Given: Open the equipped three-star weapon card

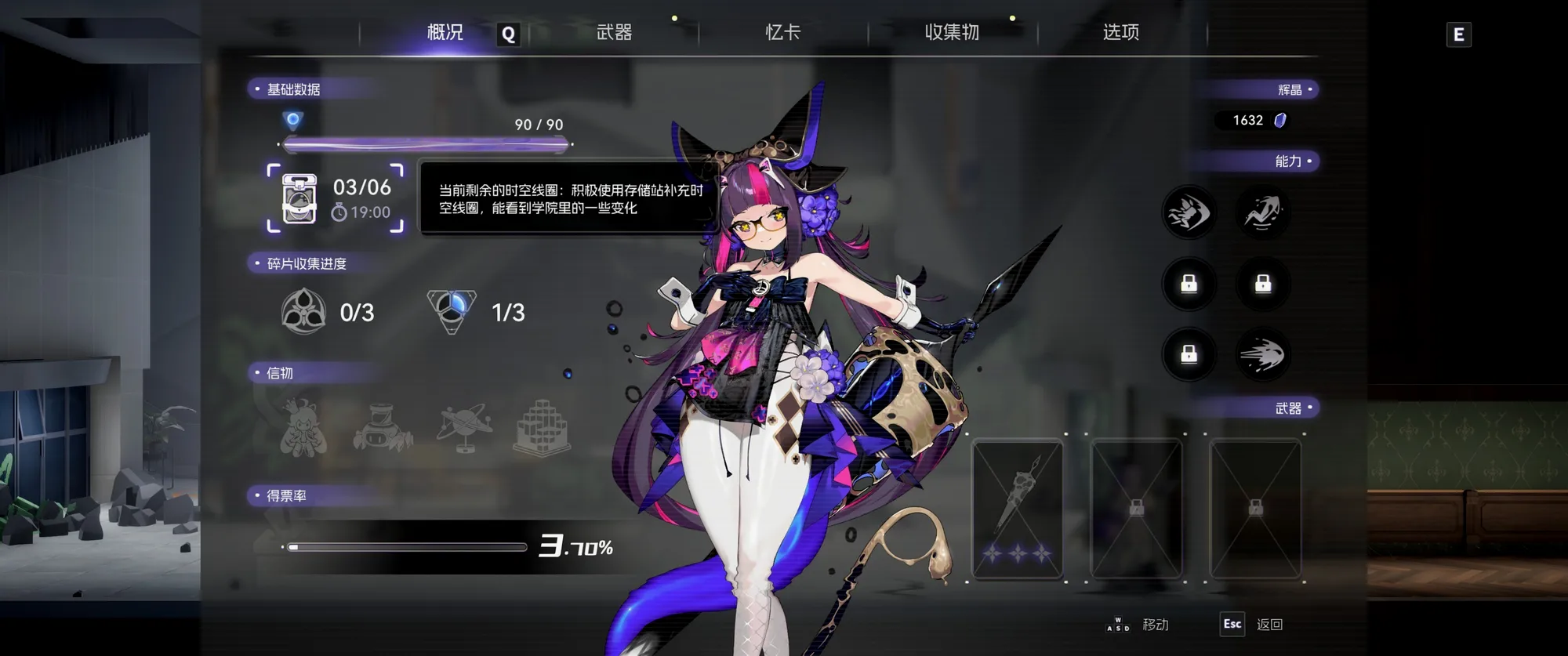Looking at the screenshot, I should click(1017, 508).
